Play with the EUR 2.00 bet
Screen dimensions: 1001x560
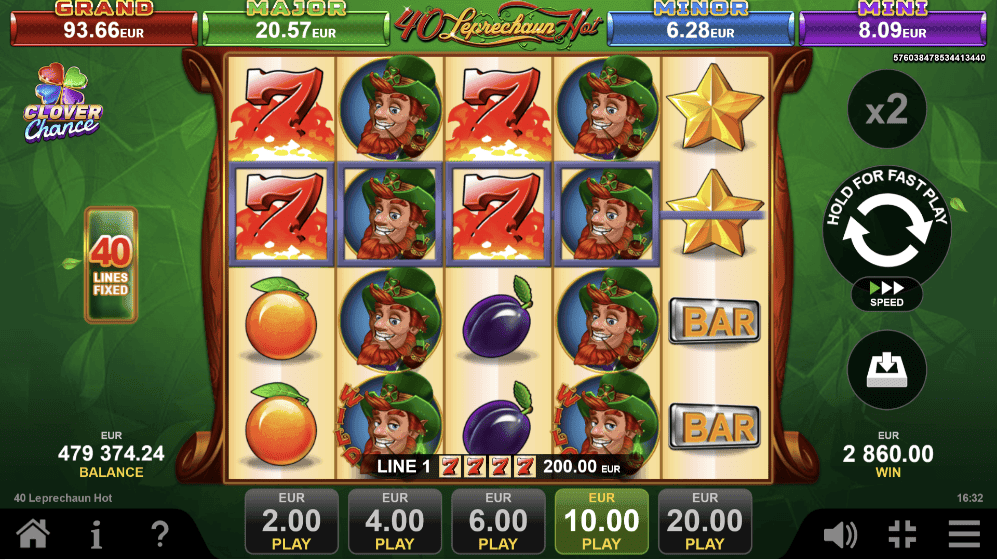click(x=291, y=521)
